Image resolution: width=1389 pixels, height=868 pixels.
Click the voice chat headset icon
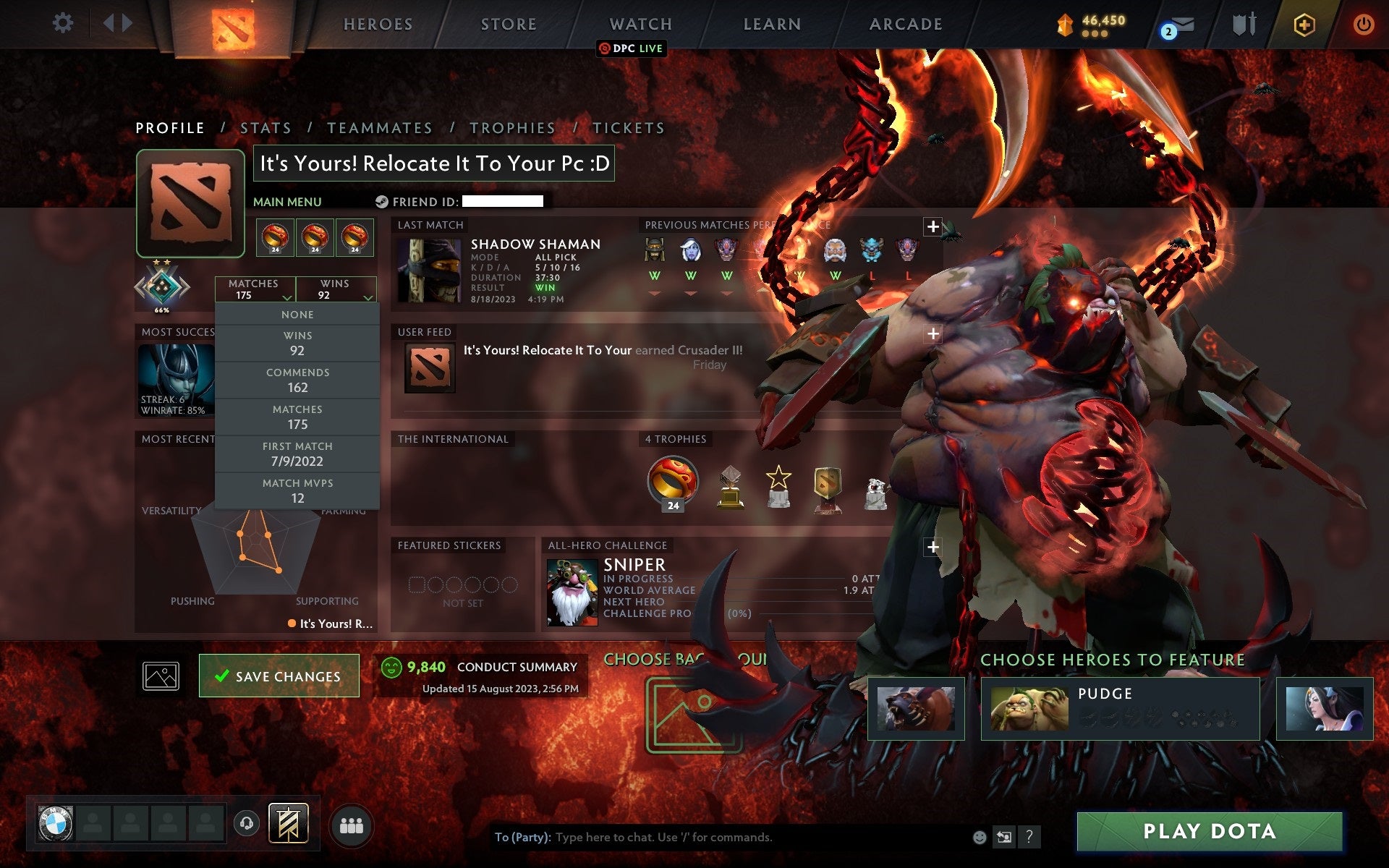[246, 823]
